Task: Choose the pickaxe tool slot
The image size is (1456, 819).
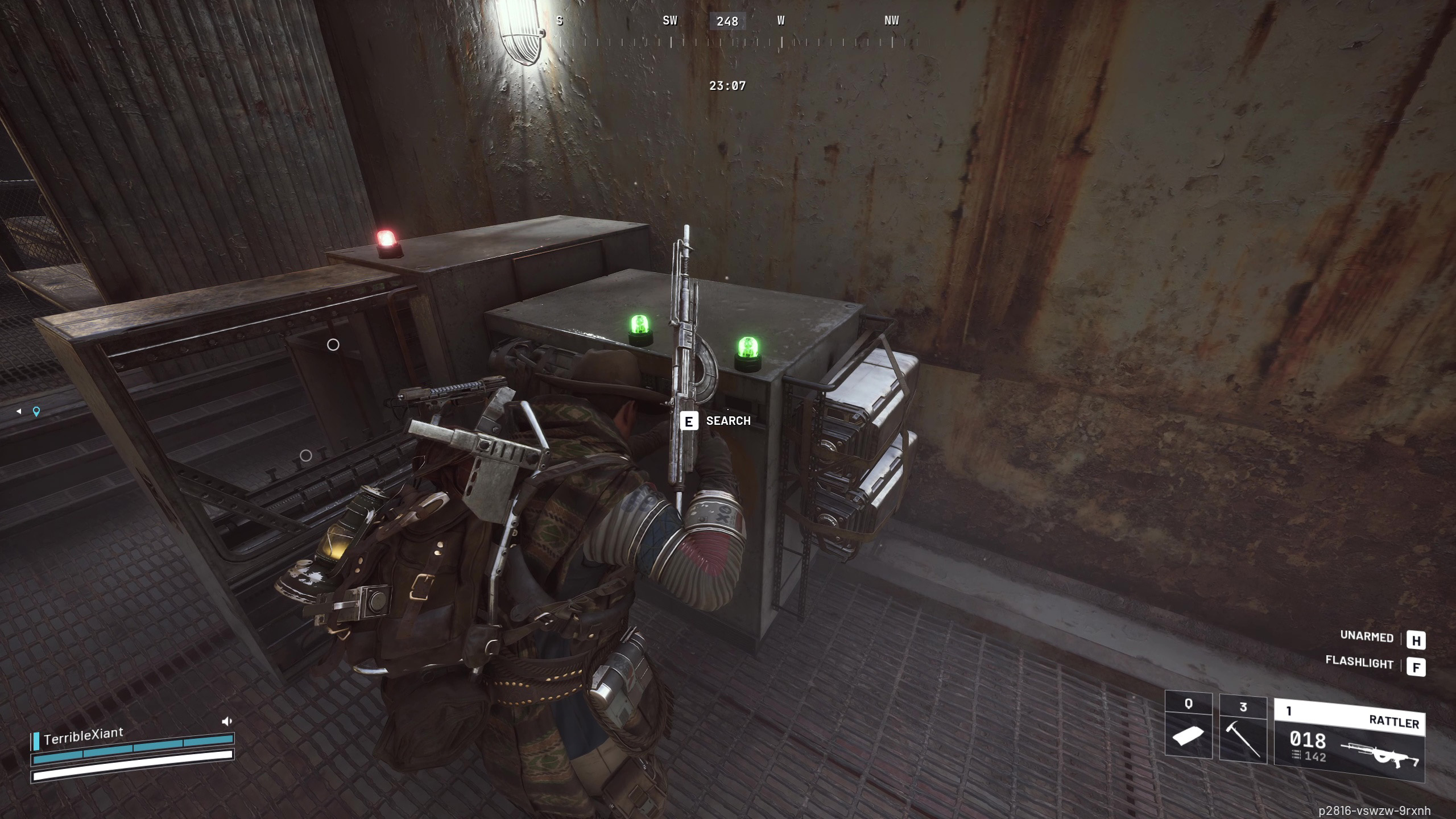Action: 1243,729
